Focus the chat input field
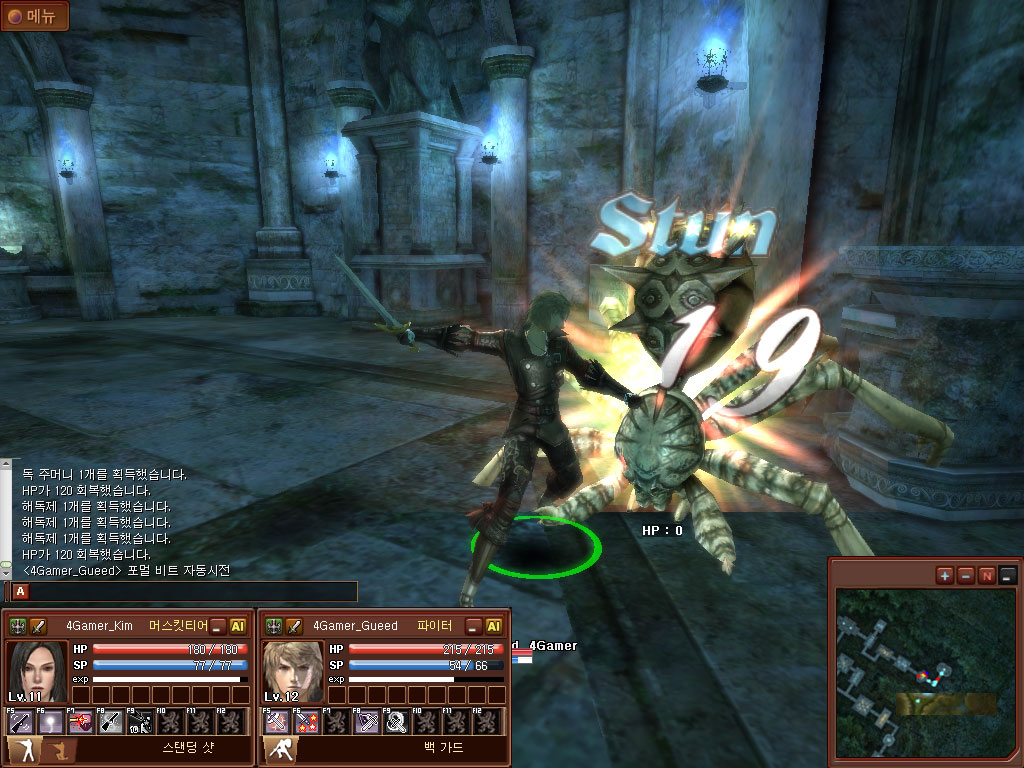The image size is (1024, 768). click(190, 592)
